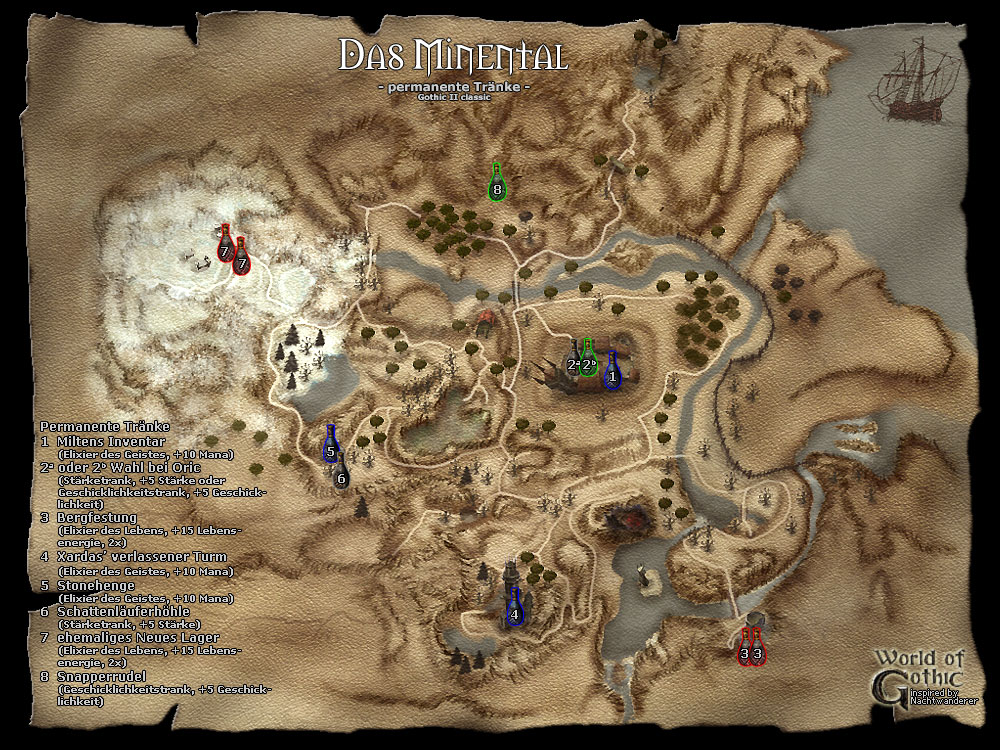Viewport: 1000px width, 750px height.
Task: Select the green potion marker labeled 2b
Action: coord(589,363)
